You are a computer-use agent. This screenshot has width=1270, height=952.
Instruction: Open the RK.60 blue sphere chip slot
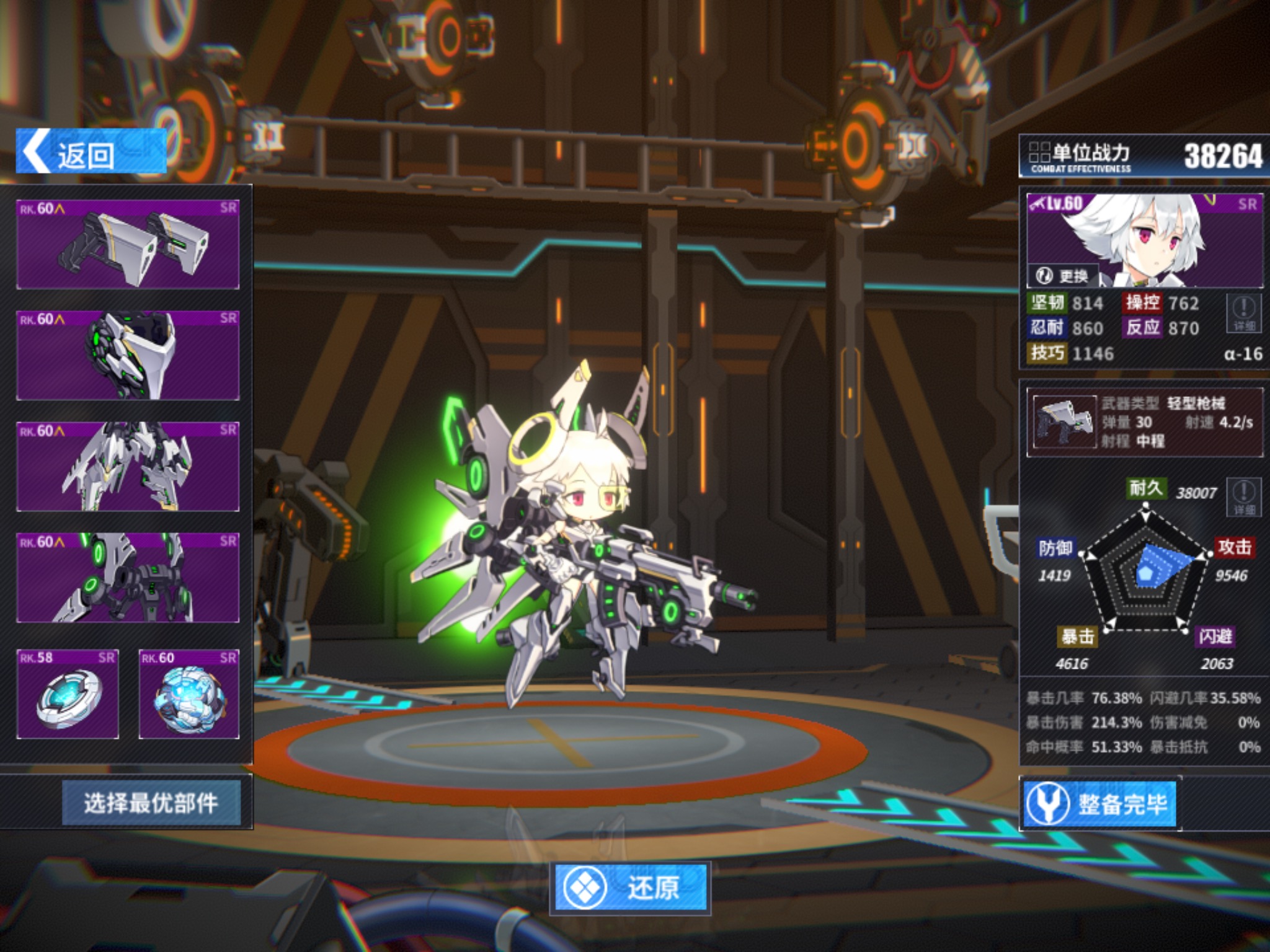point(189,694)
